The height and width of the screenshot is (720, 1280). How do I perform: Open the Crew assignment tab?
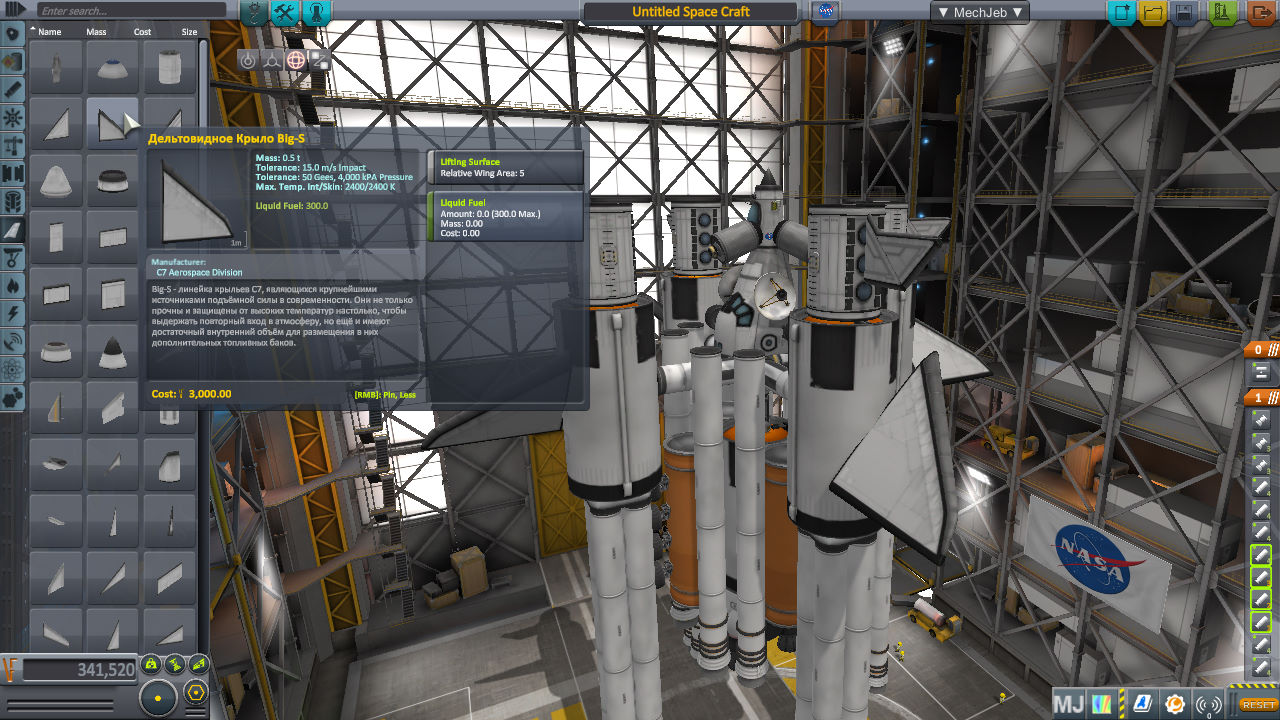(x=316, y=13)
